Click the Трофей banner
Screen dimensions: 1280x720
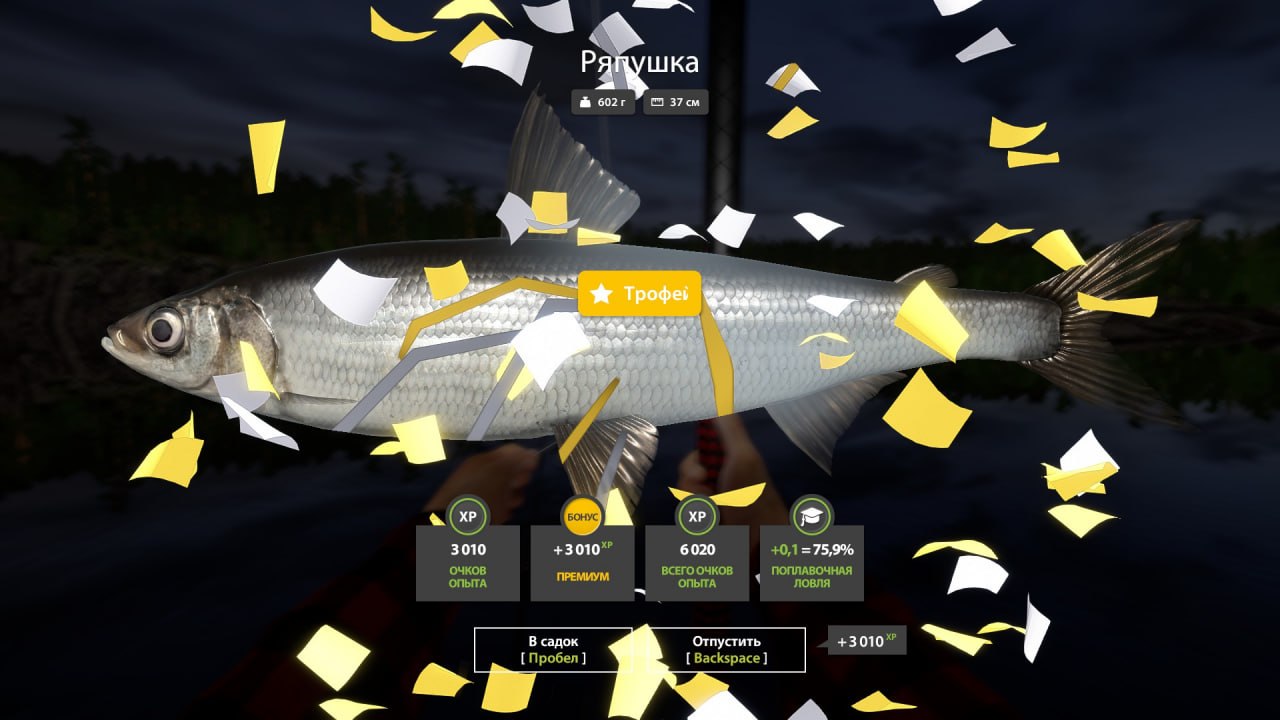640,294
